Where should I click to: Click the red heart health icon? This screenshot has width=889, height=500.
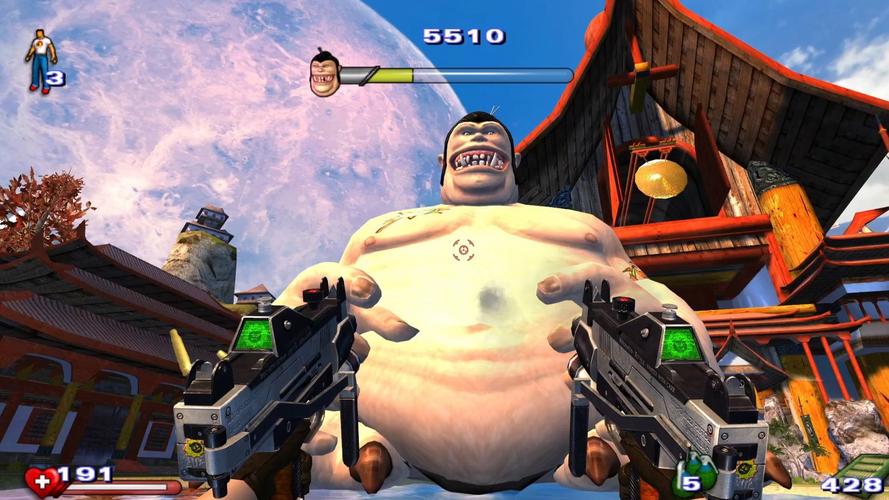(41, 482)
